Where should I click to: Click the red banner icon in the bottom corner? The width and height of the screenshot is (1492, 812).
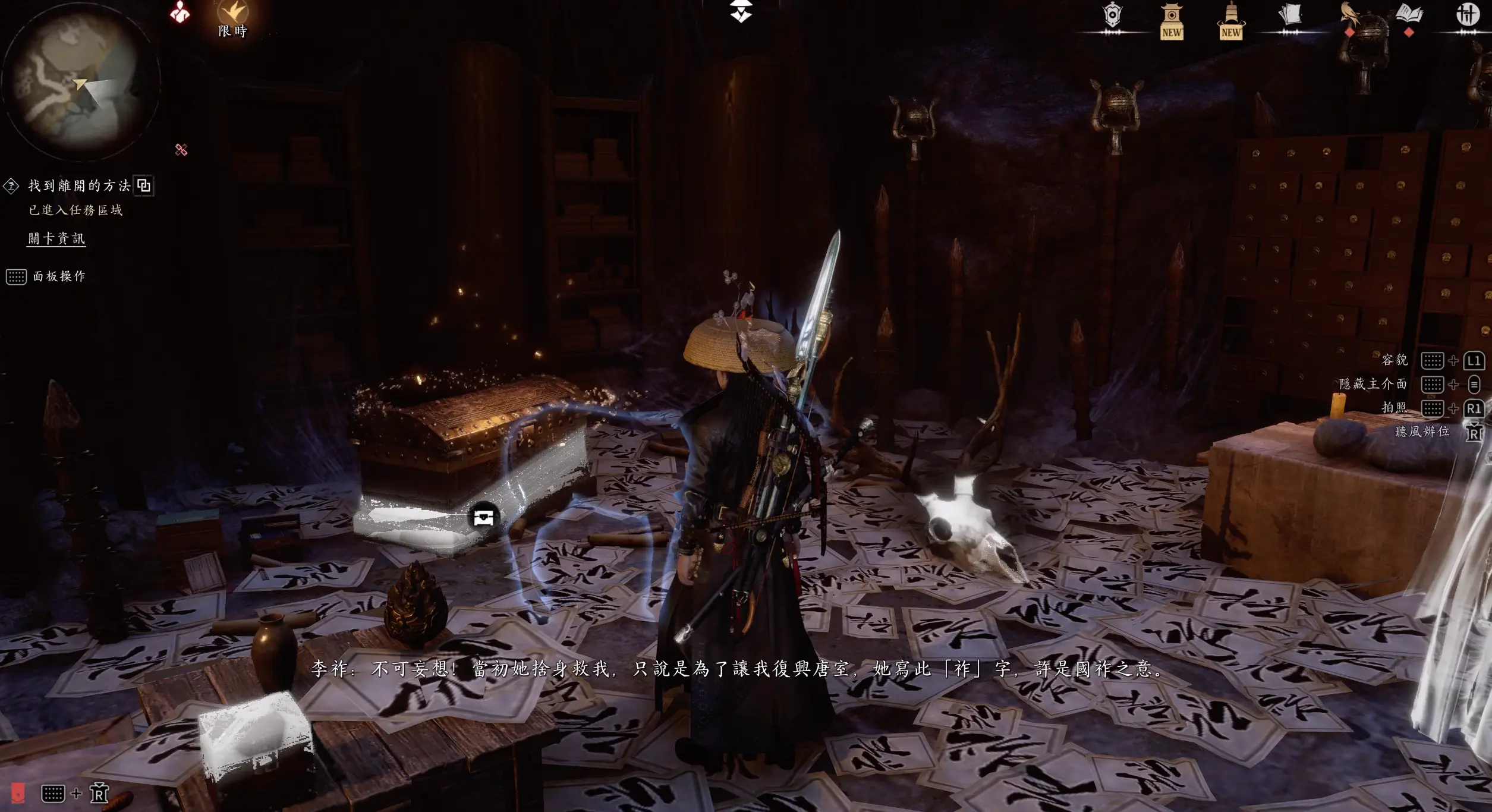18,792
